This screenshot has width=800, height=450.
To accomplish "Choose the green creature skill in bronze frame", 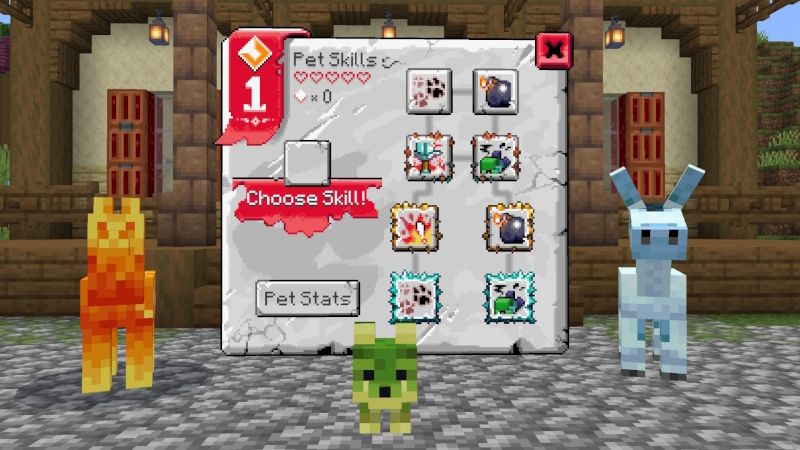I will pyautogui.click(x=493, y=156).
